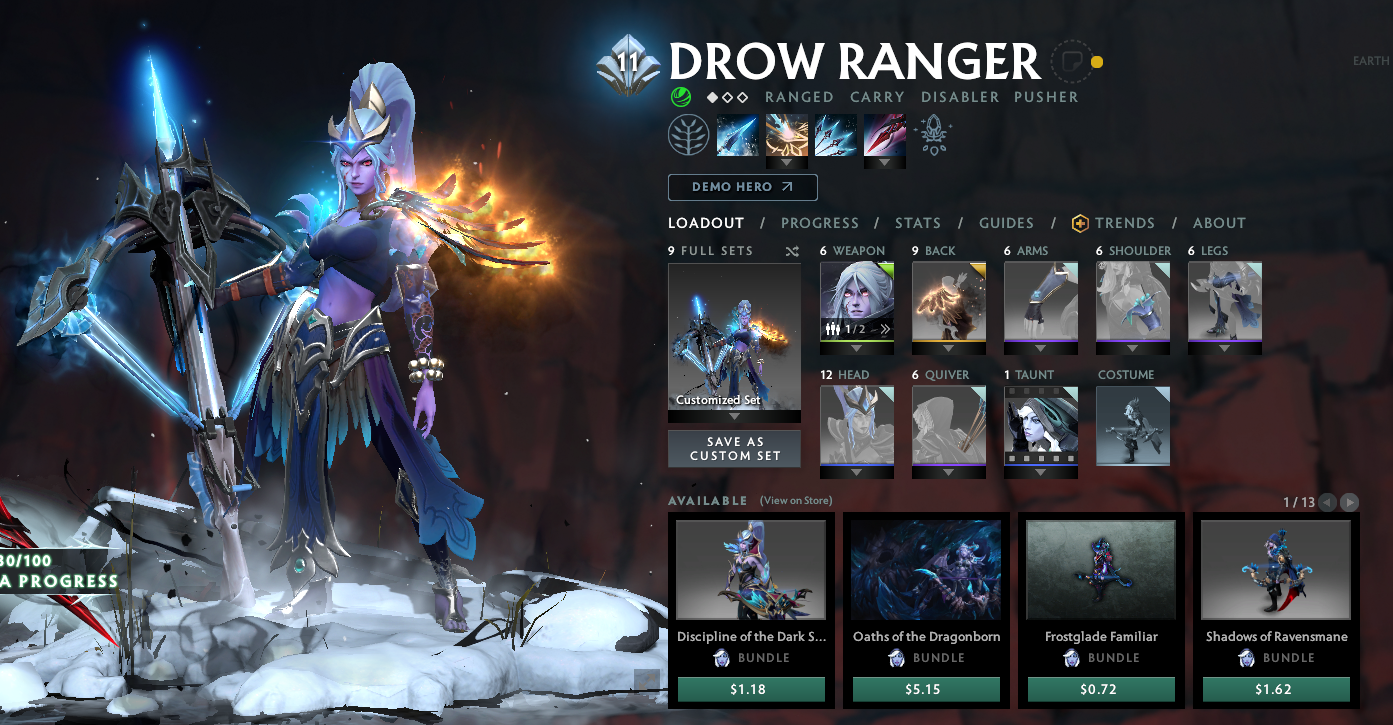The image size is (1393, 725).
Task: Open the hero notes bubble beside Drow Ranger
Action: (x=1071, y=62)
